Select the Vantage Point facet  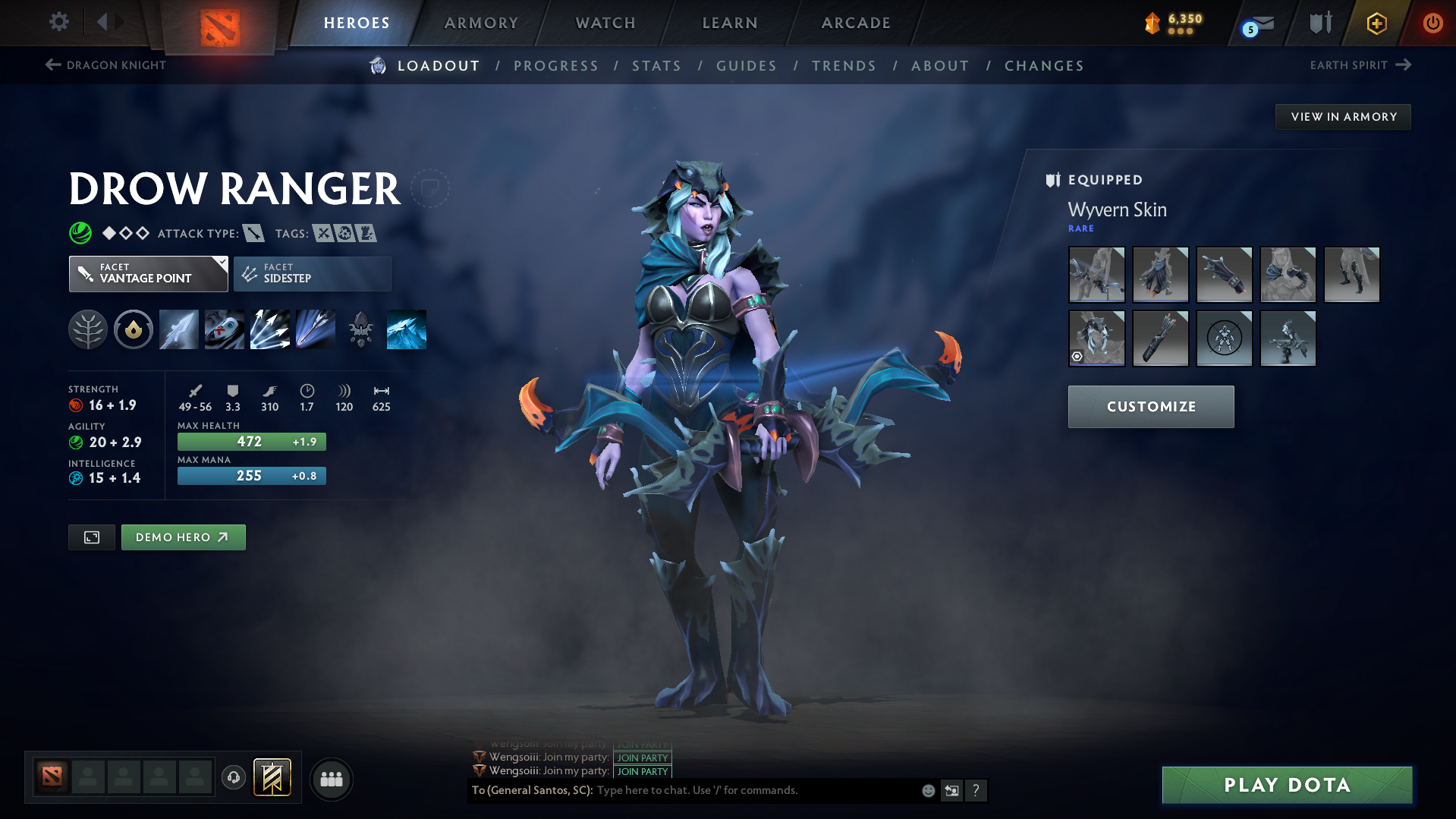148,274
